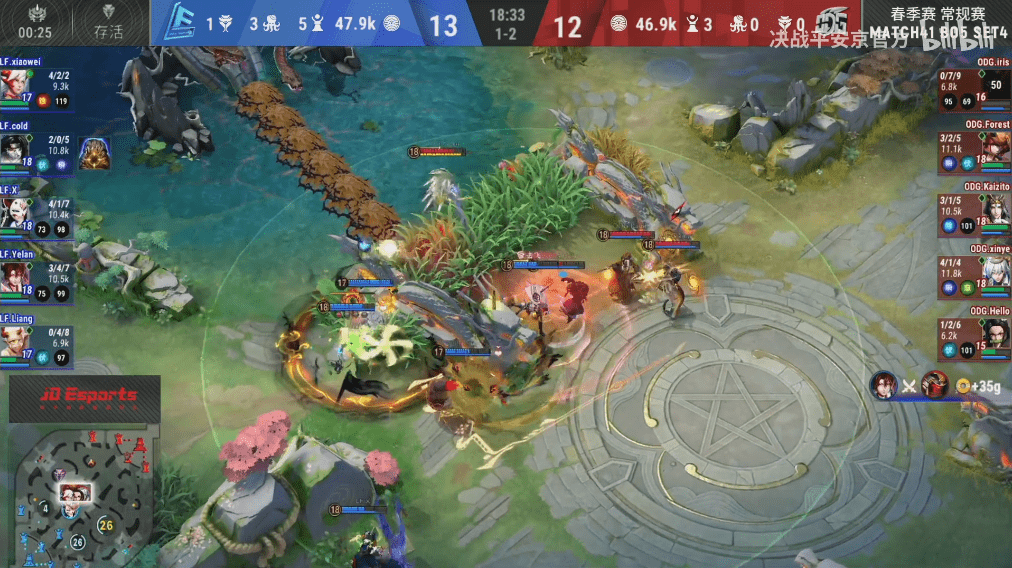1012x568 pixels.
Task: Select ODG.xinye's player portrait
Action: click(x=996, y=273)
